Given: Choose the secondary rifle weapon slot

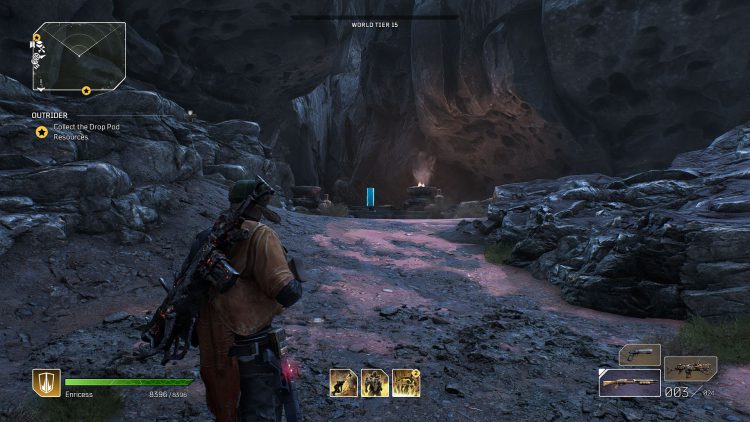Looking at the screenshot, I should pos(690,368).
